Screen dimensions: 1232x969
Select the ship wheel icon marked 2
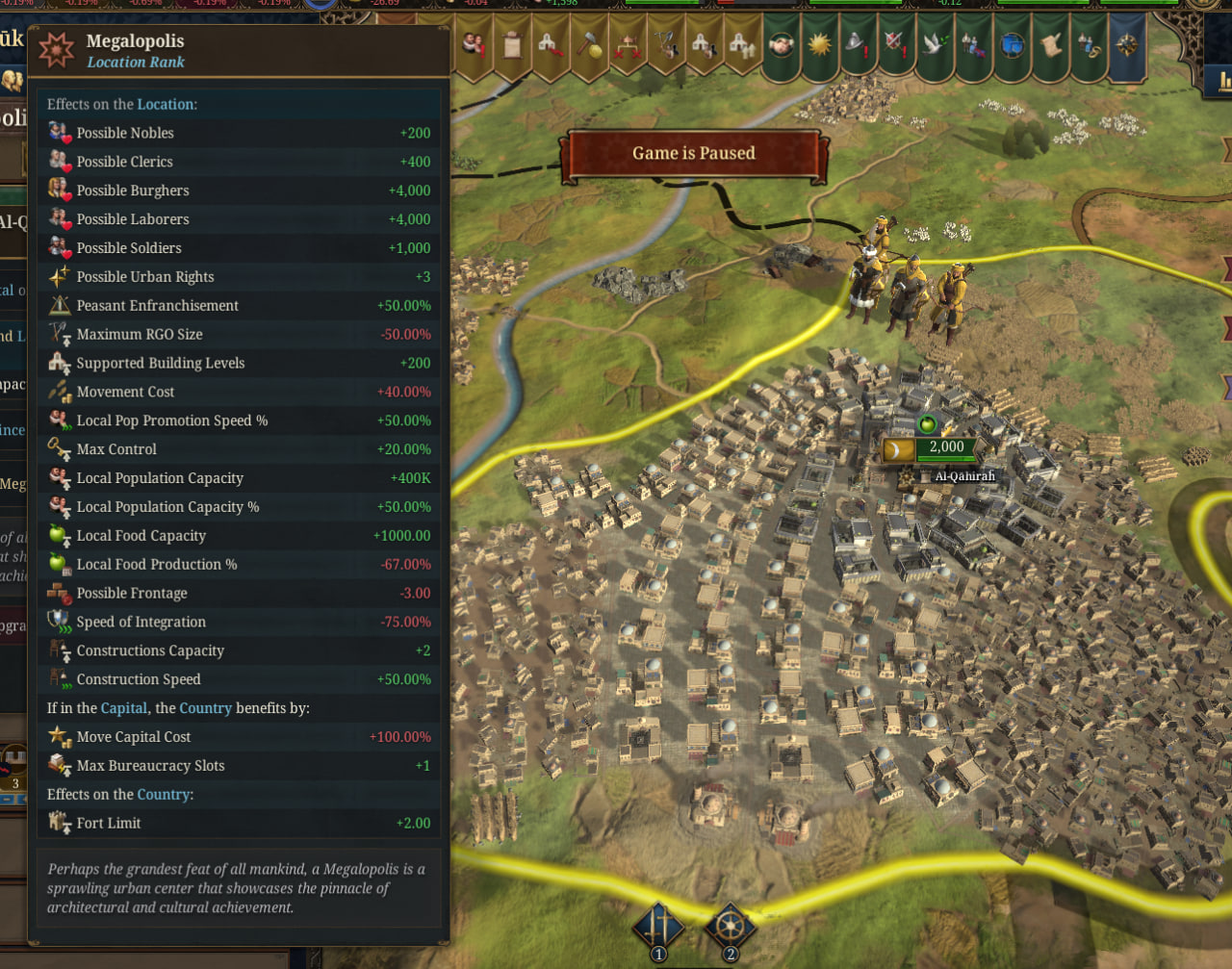(x=730, y=927)
